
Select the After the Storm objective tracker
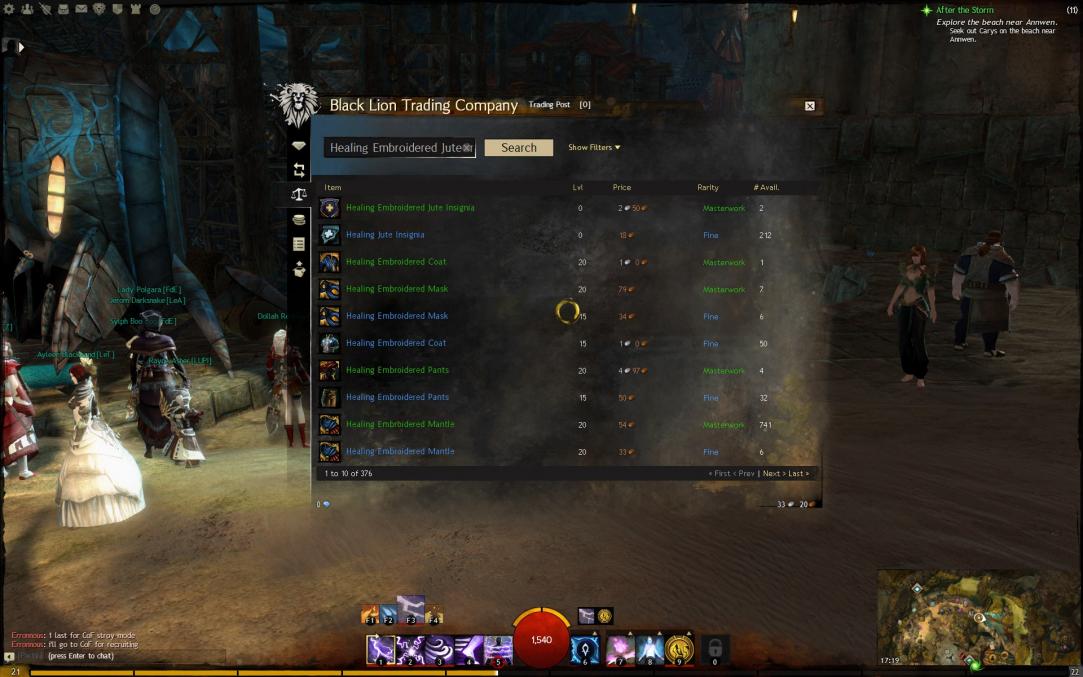coord(964,10)
